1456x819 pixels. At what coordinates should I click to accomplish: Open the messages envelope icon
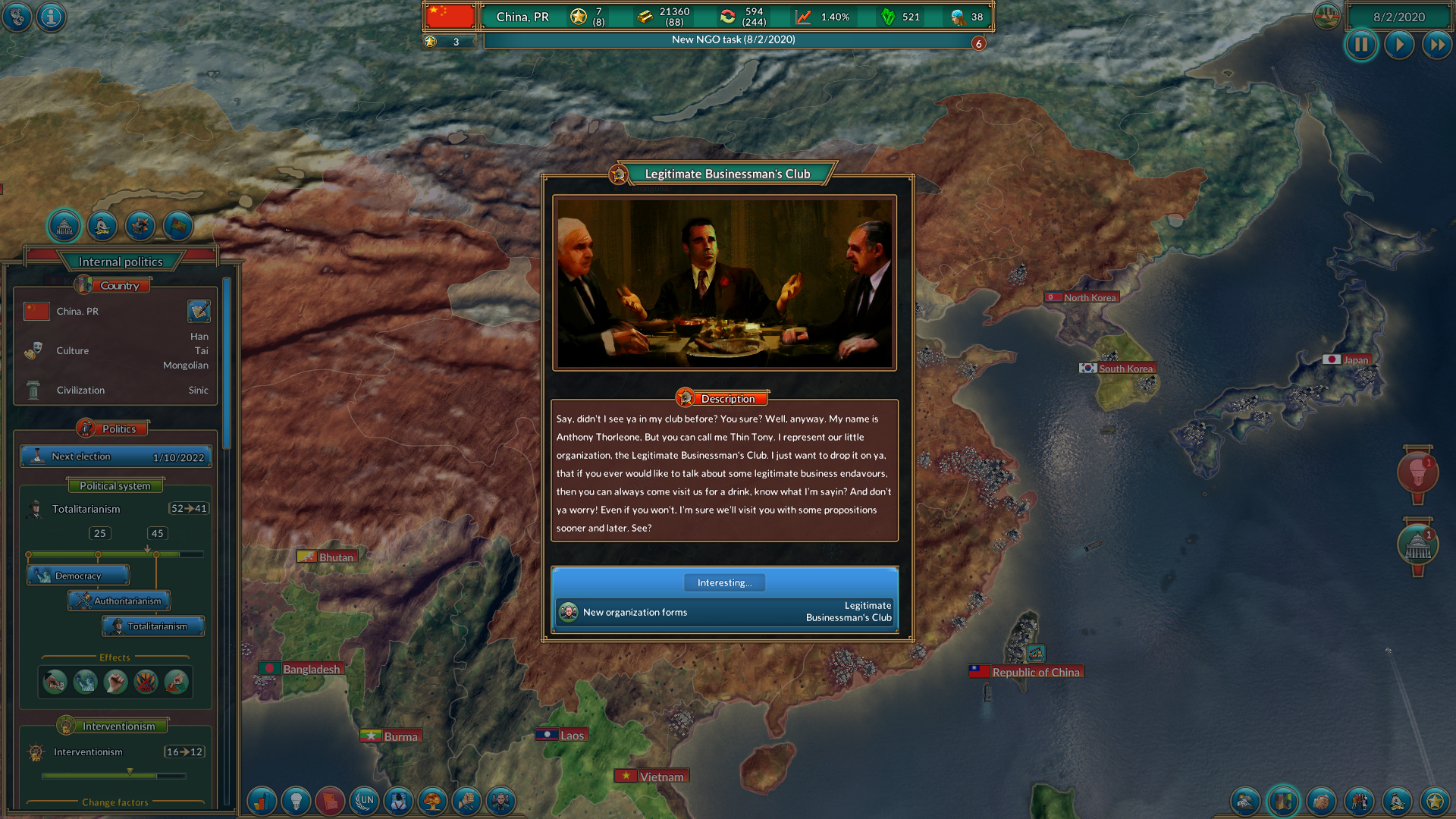(330, 802)
